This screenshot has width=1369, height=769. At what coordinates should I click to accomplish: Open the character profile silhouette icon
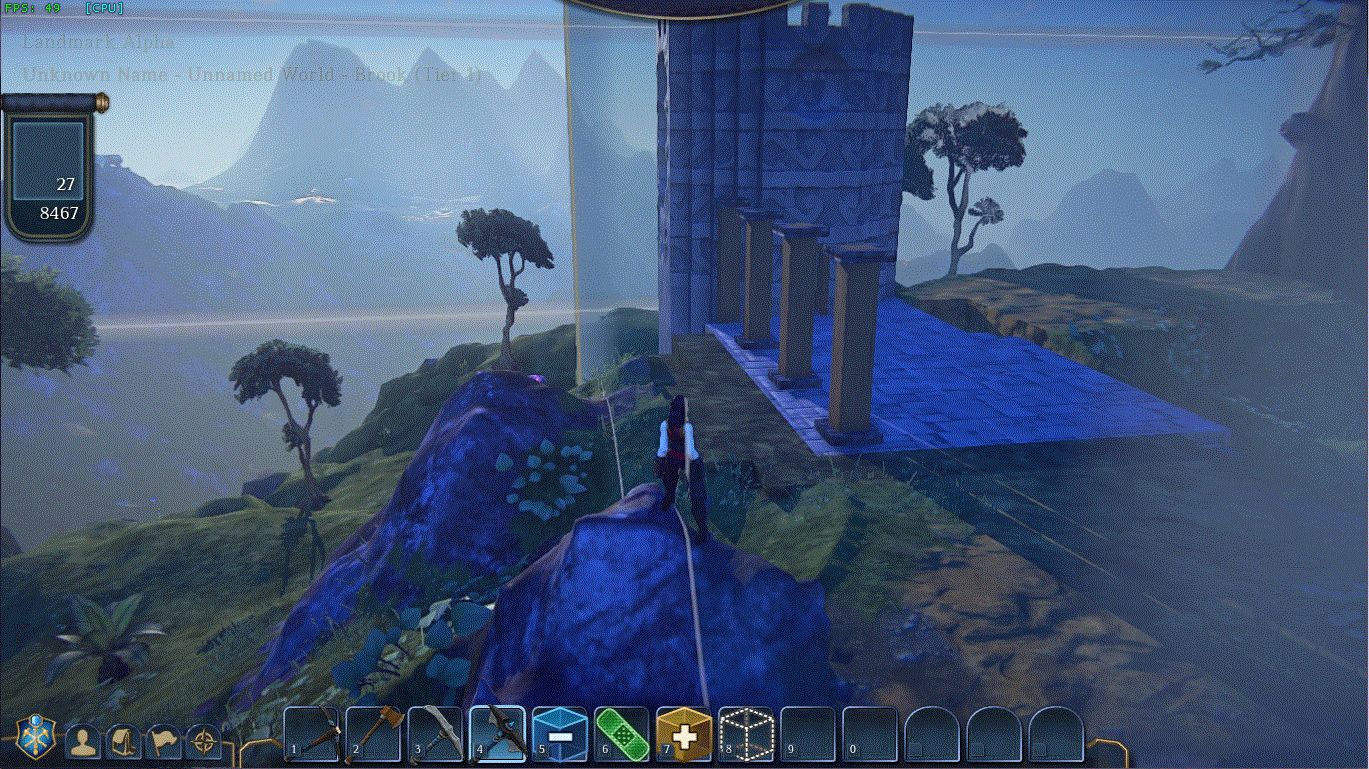83,741
